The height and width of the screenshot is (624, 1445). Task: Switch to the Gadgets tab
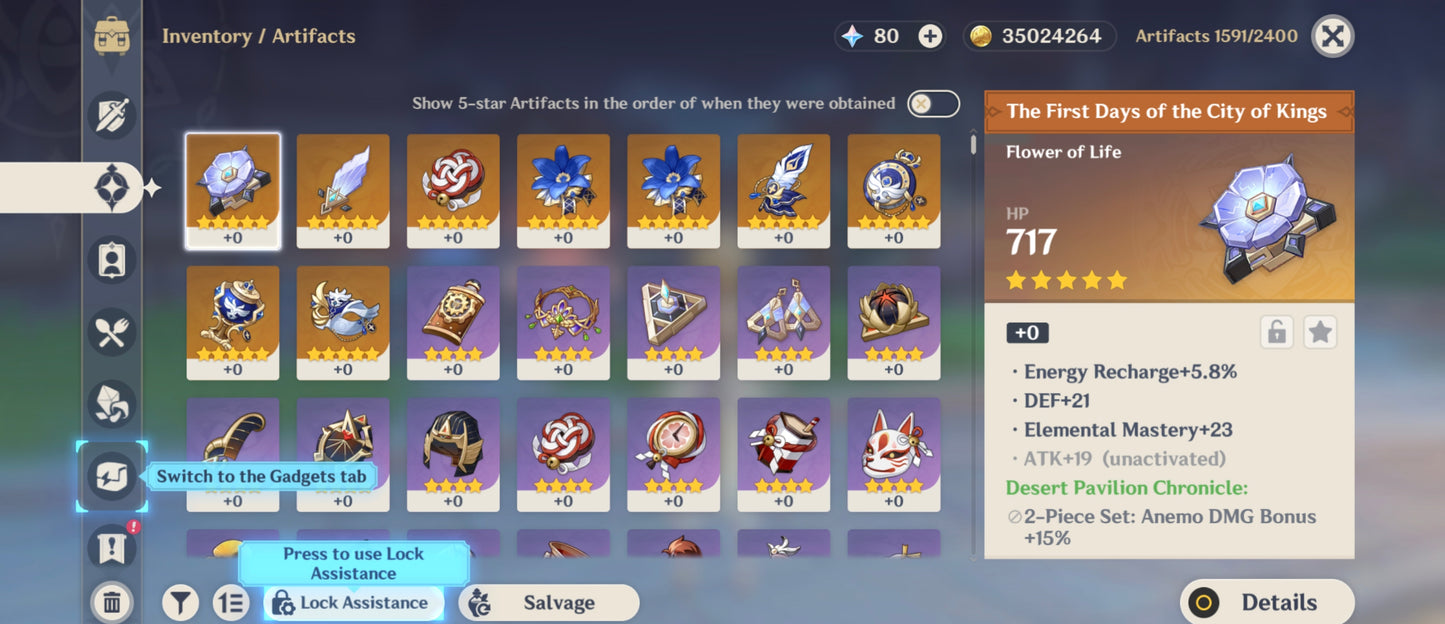coord(111,476)
